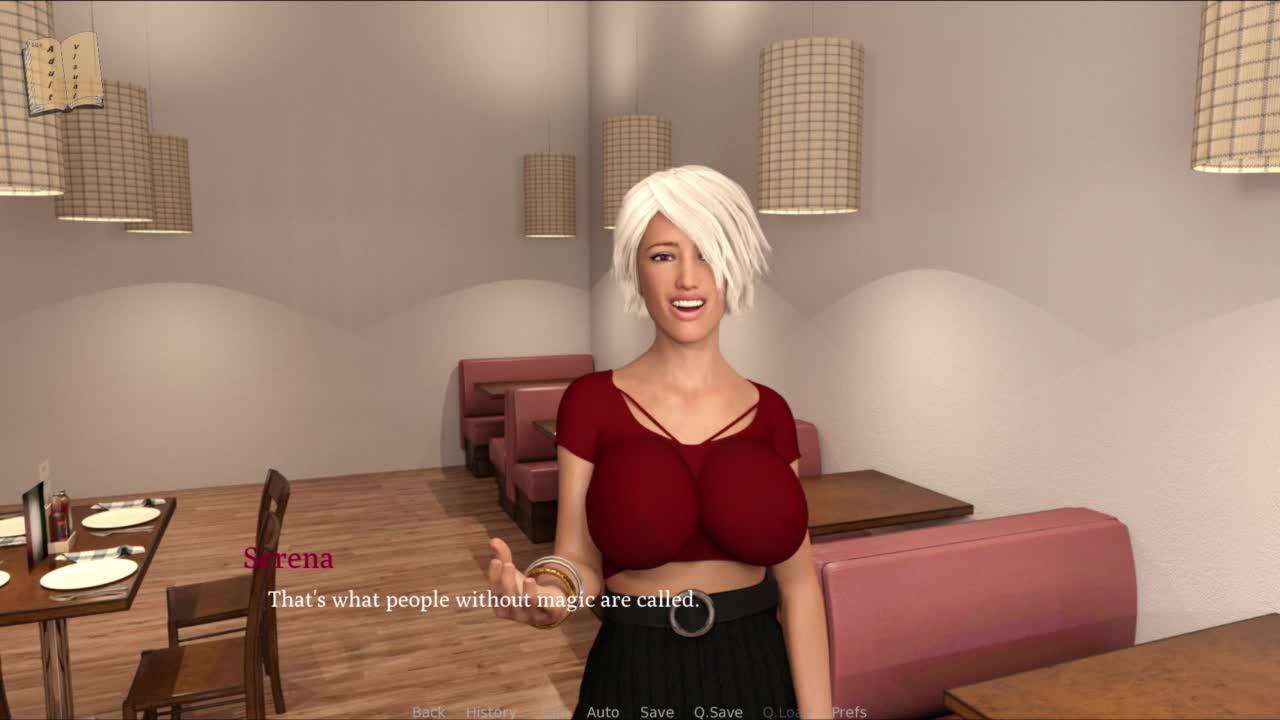
Task: Open the Save menu
Action: click(657, 712)
